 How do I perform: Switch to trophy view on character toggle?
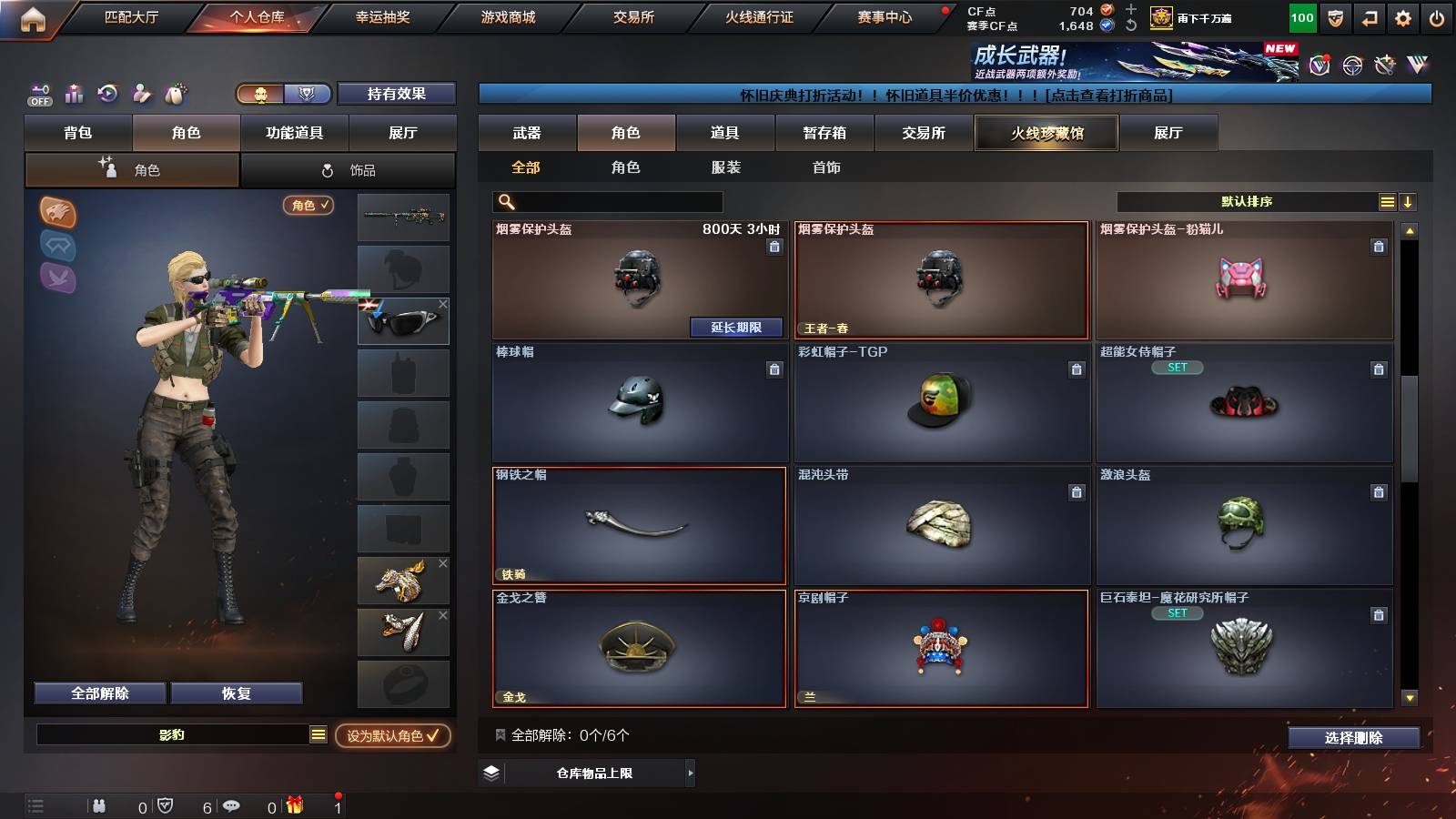coord(308,94)
